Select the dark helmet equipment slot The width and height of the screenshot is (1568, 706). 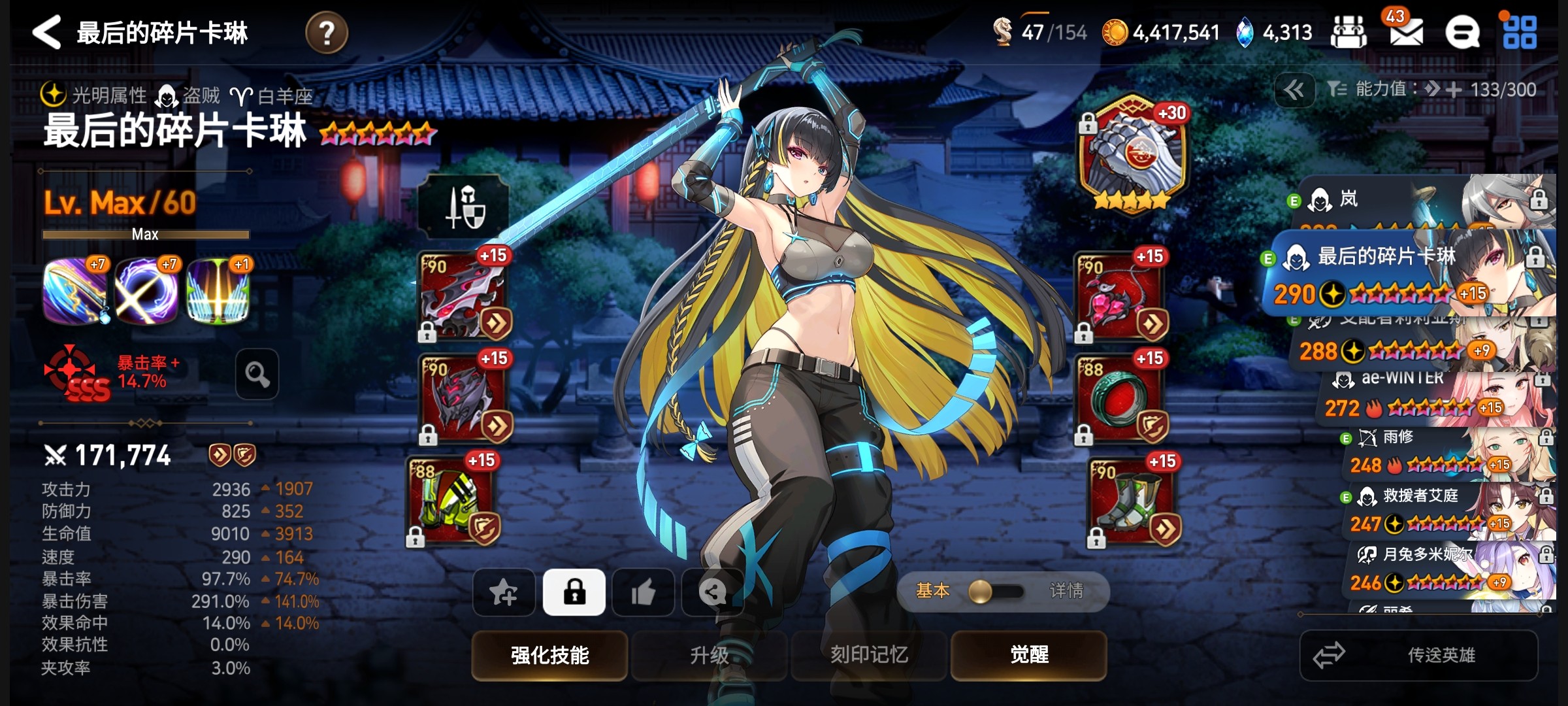click(x=464, y=397)
